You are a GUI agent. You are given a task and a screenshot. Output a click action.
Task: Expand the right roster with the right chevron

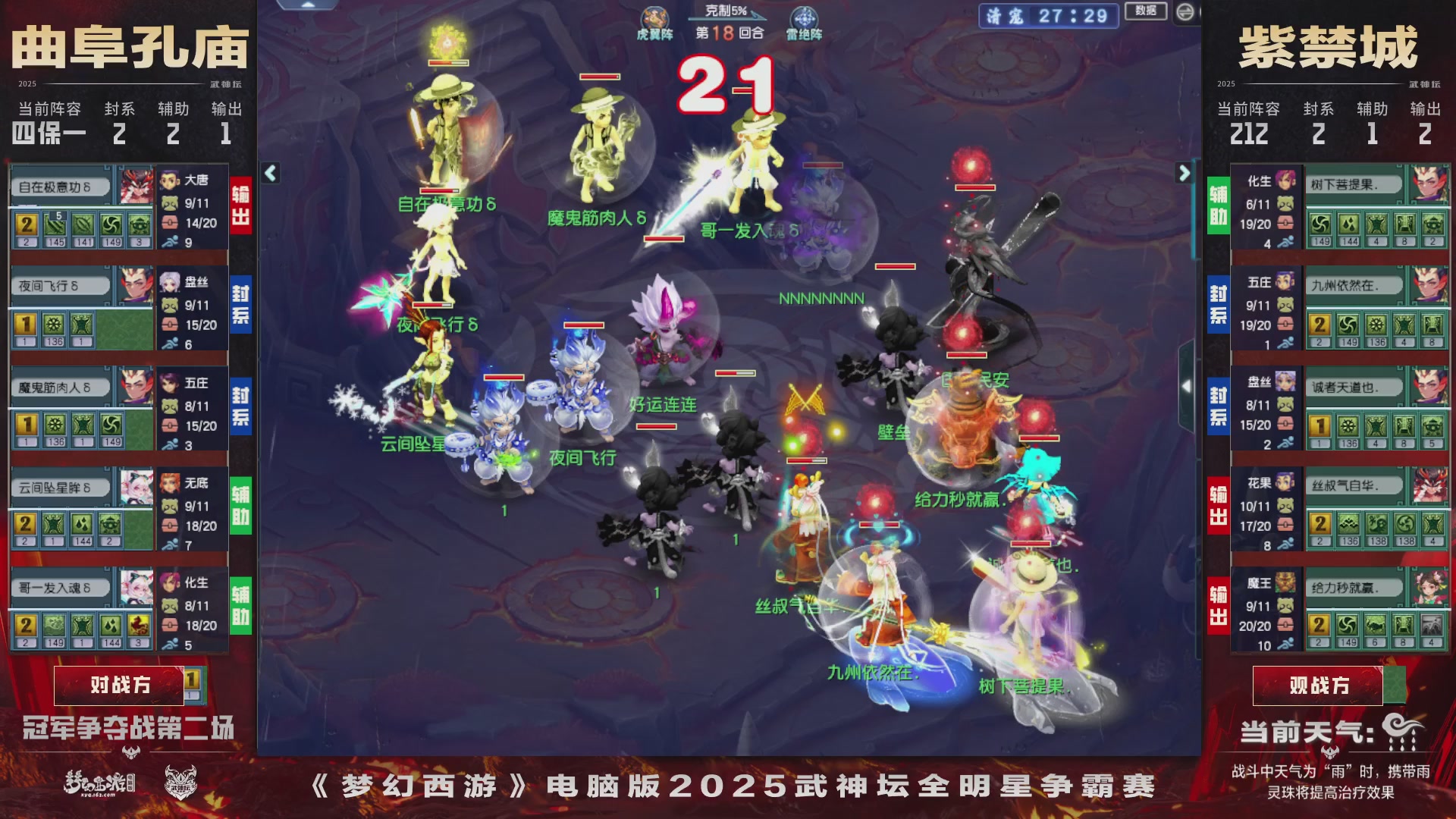point(1185,173)
